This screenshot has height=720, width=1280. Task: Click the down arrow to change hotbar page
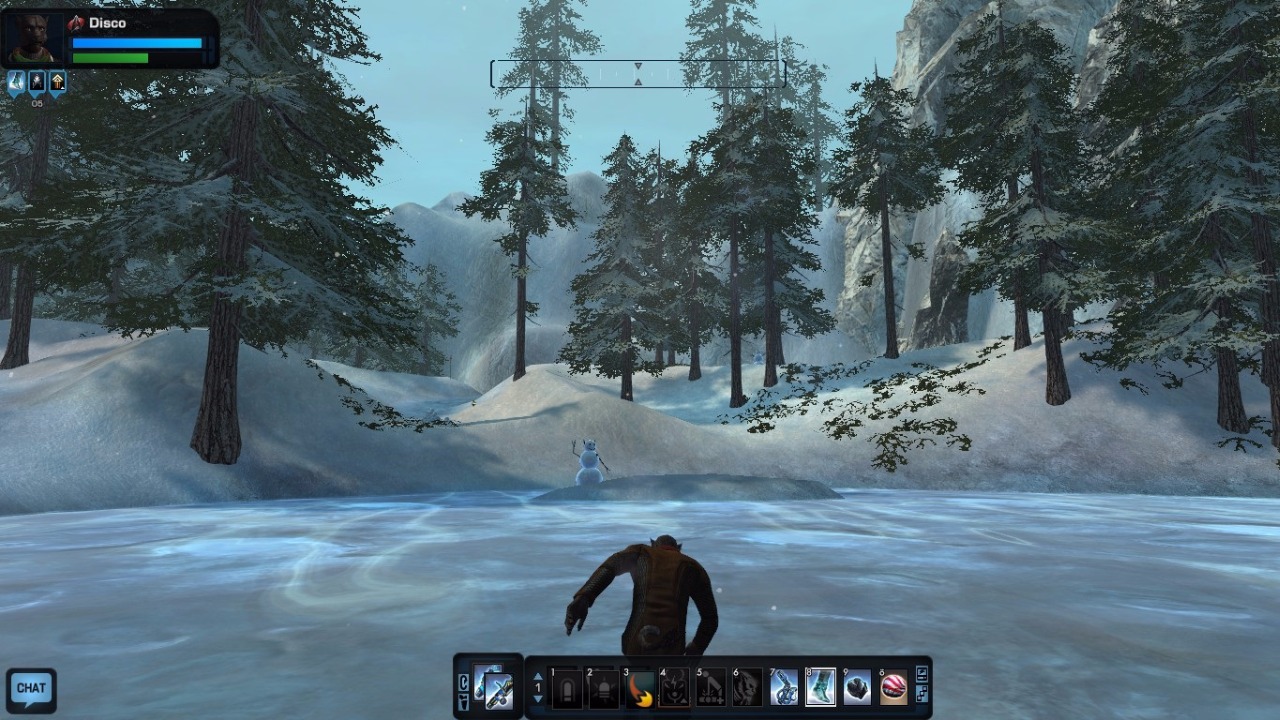tap(537, 699)
